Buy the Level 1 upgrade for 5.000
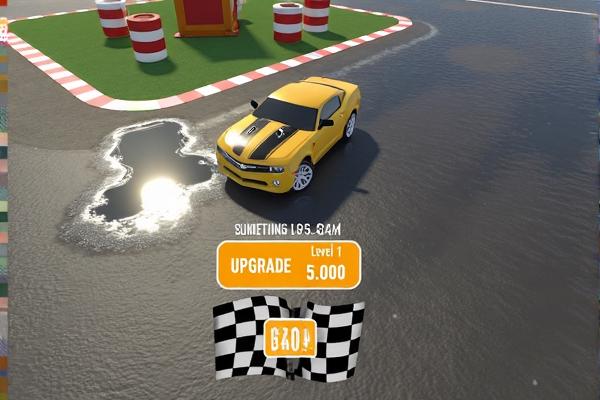 [288, 265]
